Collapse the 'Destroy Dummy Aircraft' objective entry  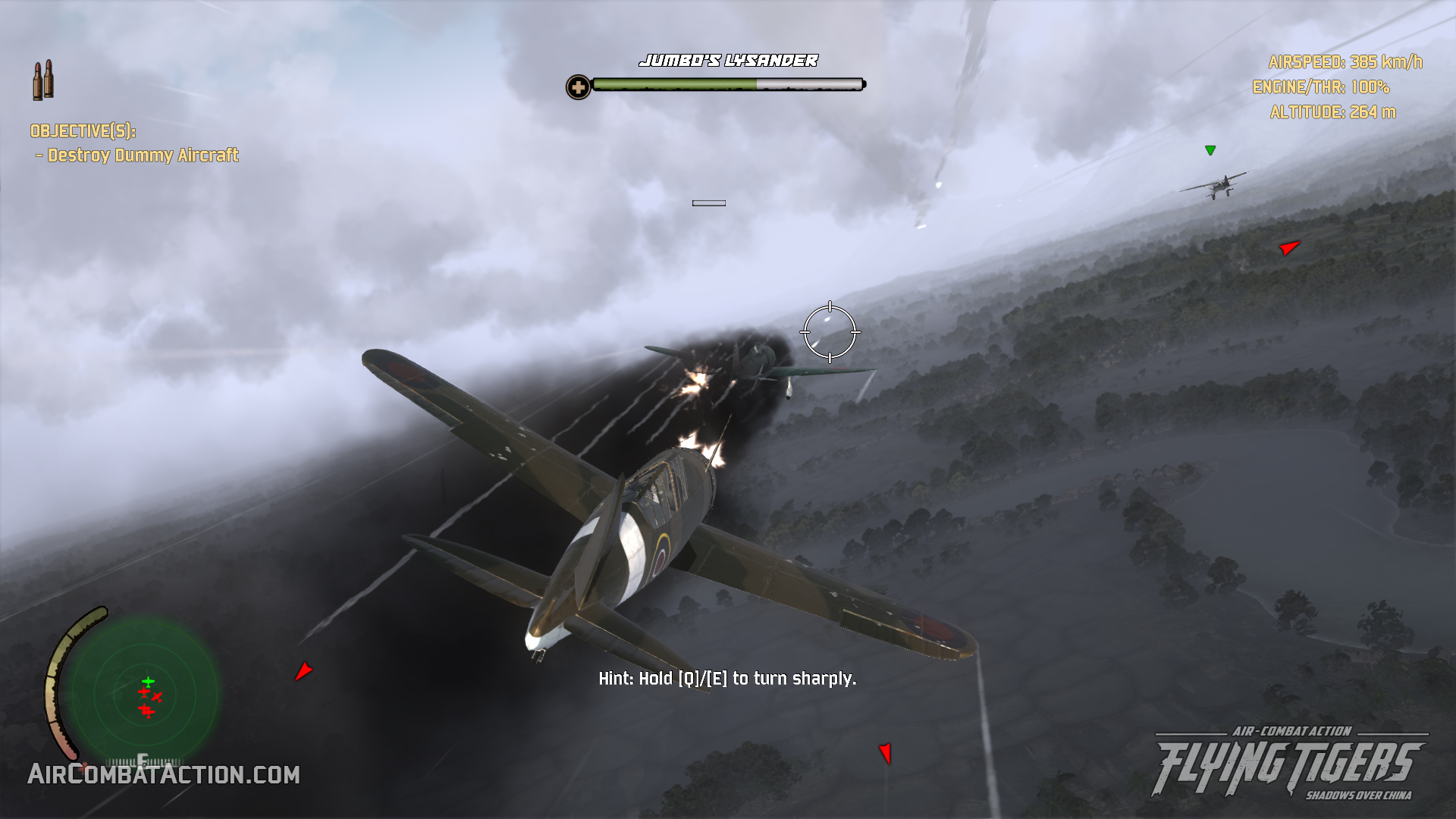coord(140,156)
